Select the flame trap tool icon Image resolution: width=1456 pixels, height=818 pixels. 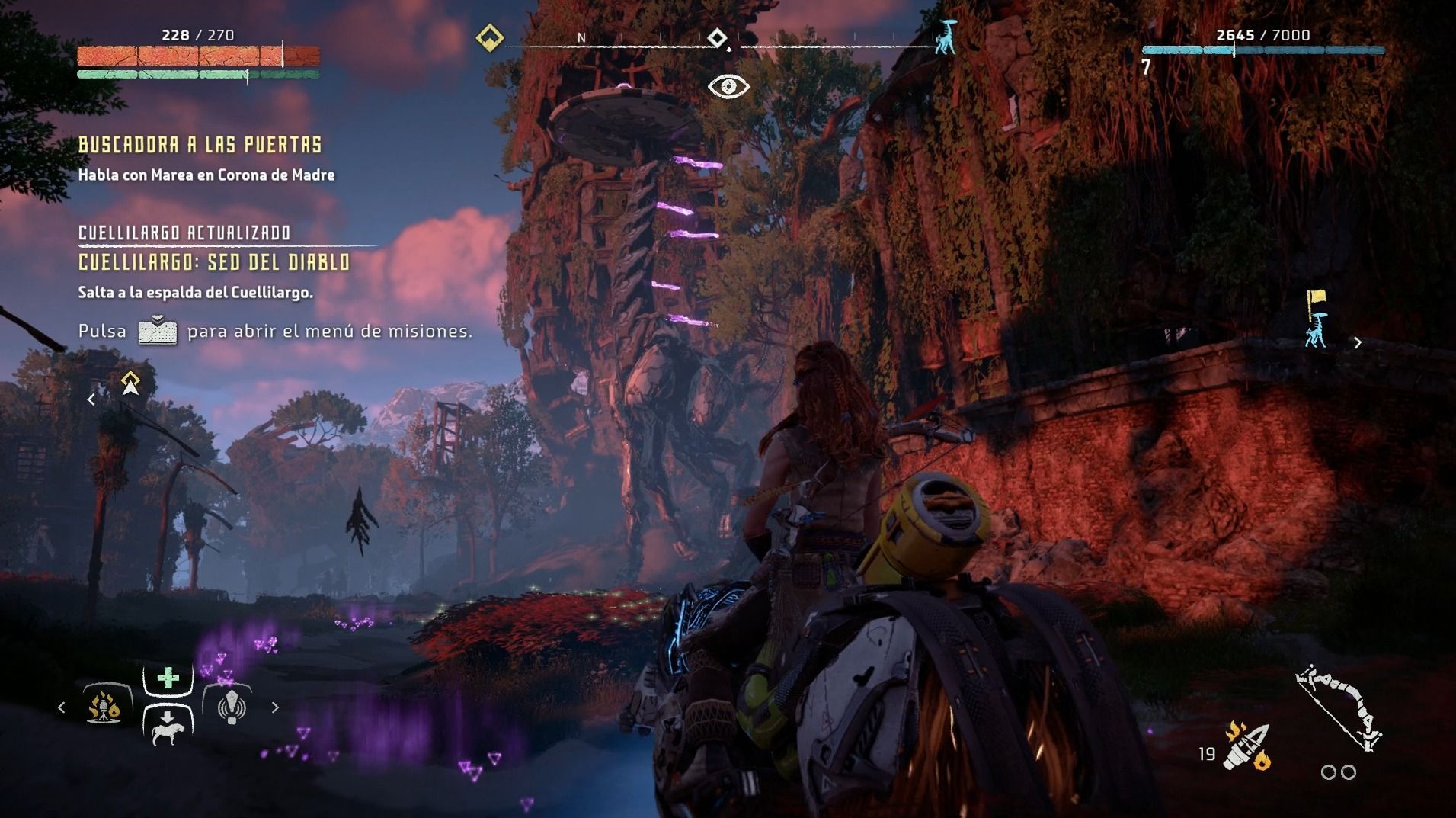(x=104, y=706)
